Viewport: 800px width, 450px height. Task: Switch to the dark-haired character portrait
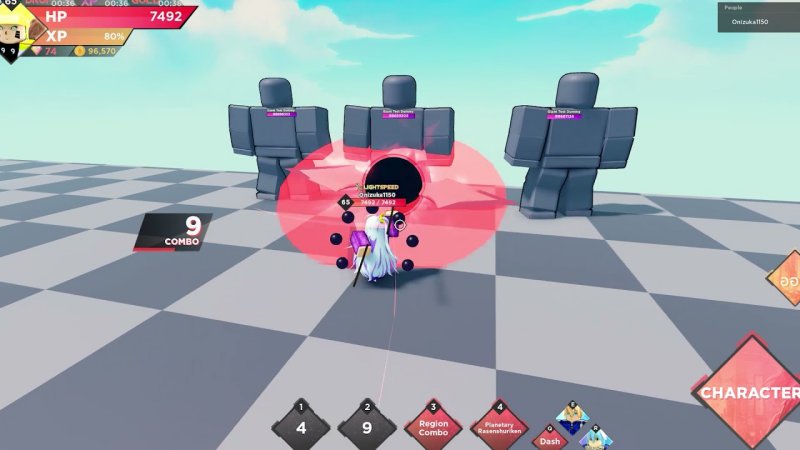coord(573,413)
